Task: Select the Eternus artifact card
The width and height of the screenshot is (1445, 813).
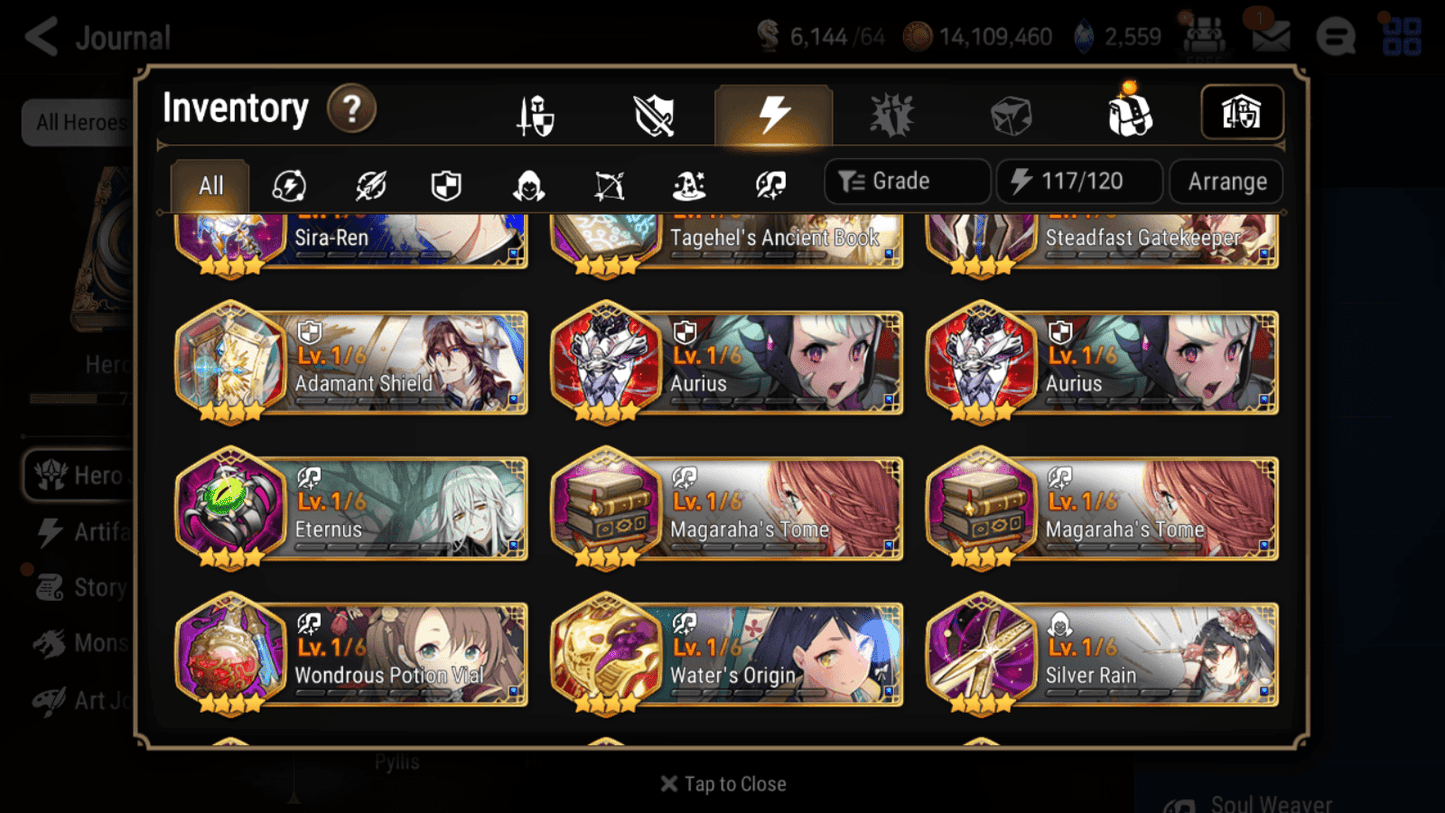Action: coord(351,510)
